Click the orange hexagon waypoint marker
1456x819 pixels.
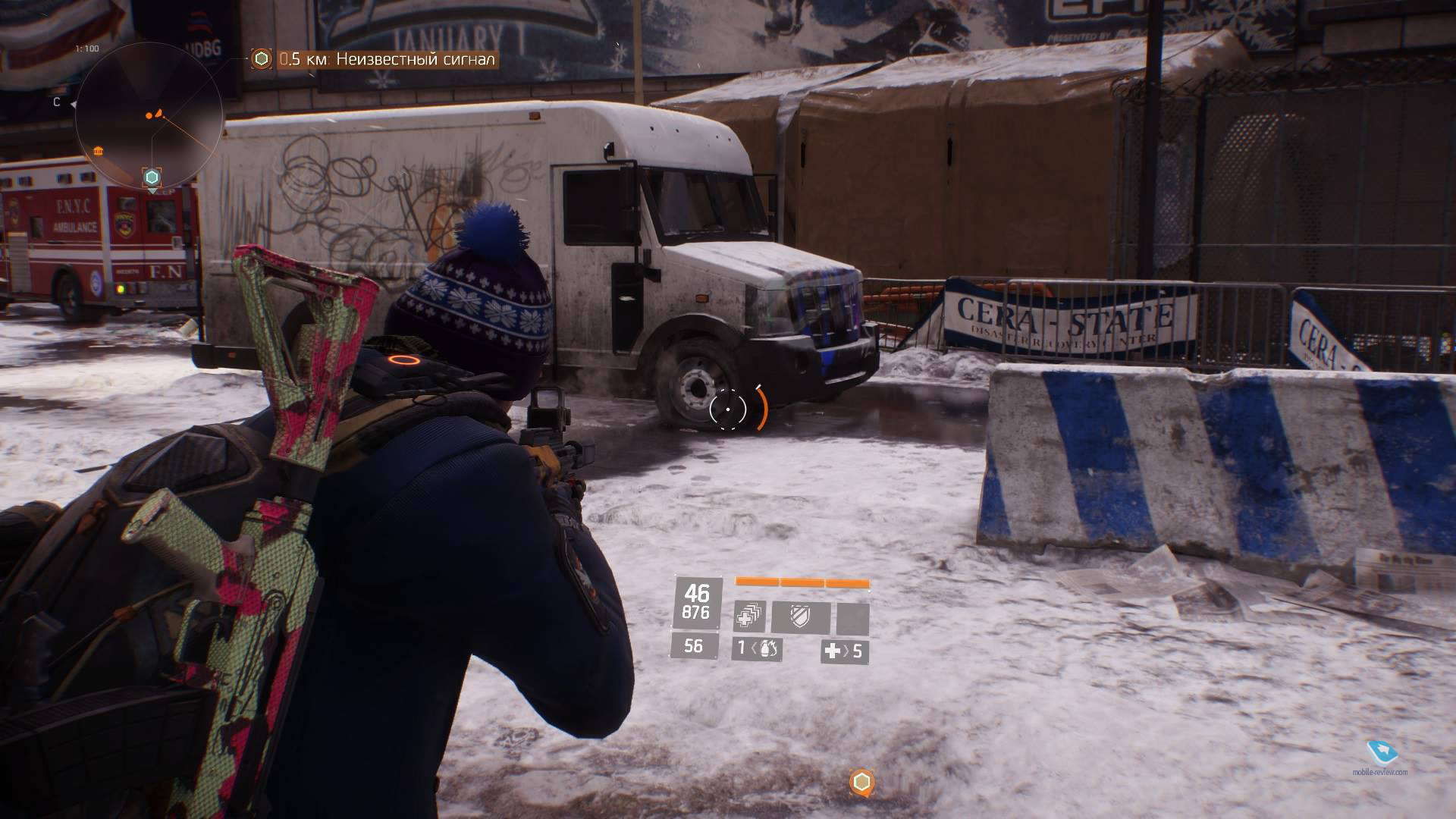coord(861,782)
